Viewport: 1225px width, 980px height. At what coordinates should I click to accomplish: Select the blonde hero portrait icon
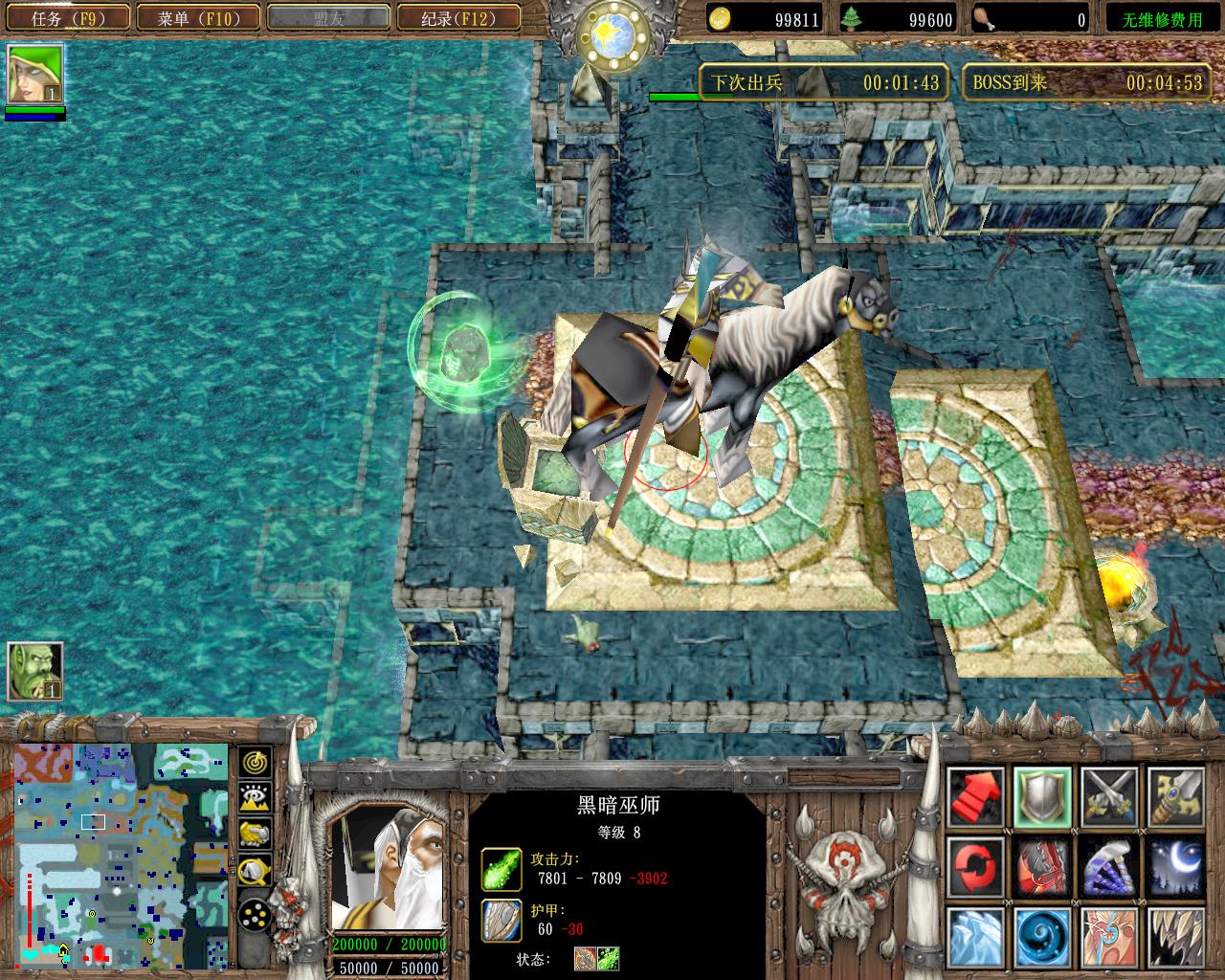coord(35,75)
